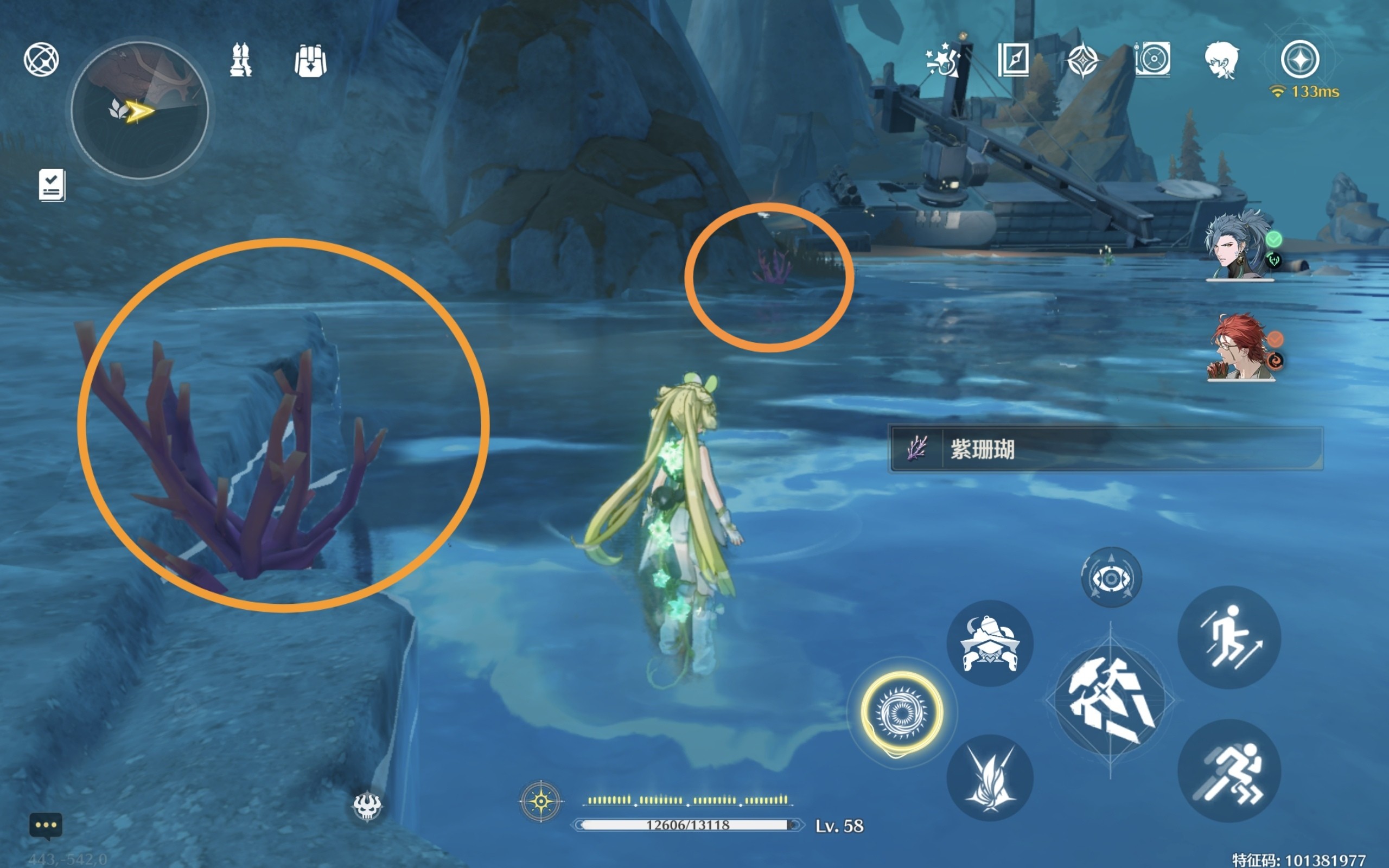Open the chat speech bubble

[x=46, y=826]
